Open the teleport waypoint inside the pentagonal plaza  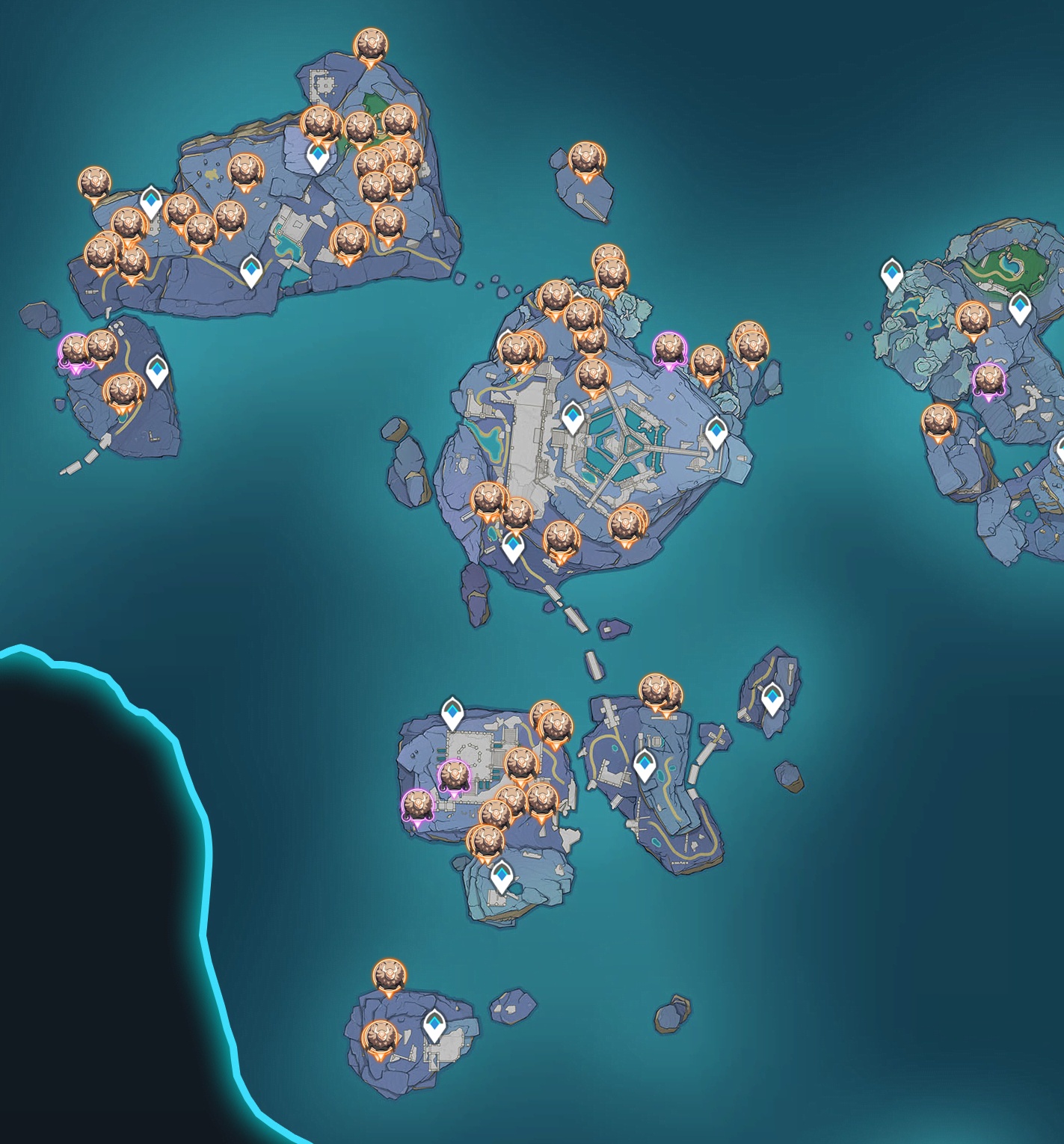click(573, 416)
